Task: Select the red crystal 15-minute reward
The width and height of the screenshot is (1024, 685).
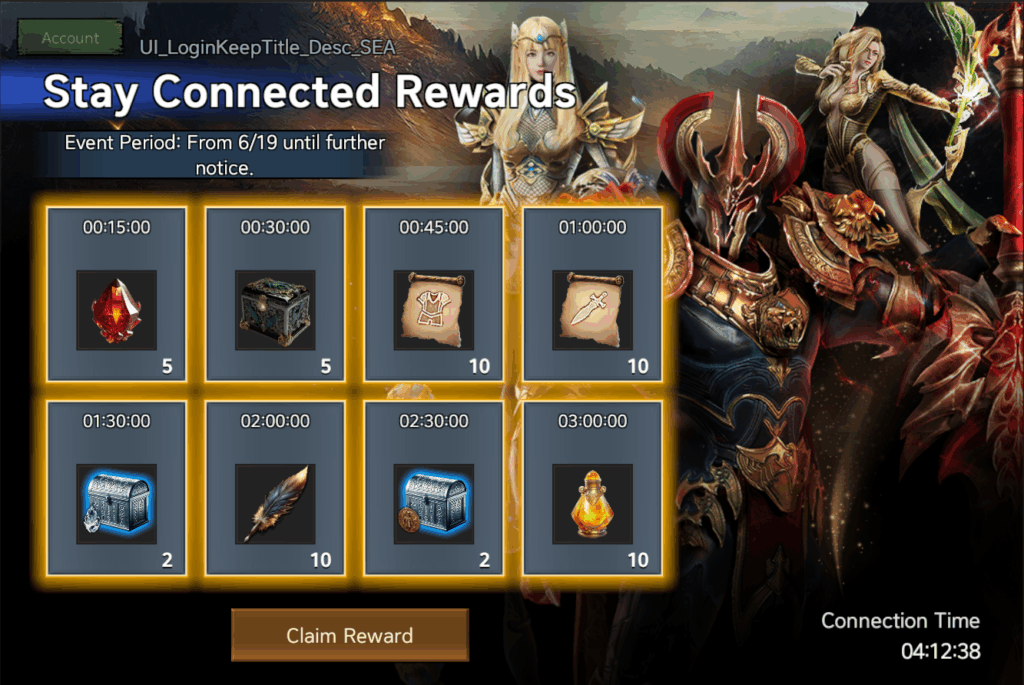Action: point(117,309)
